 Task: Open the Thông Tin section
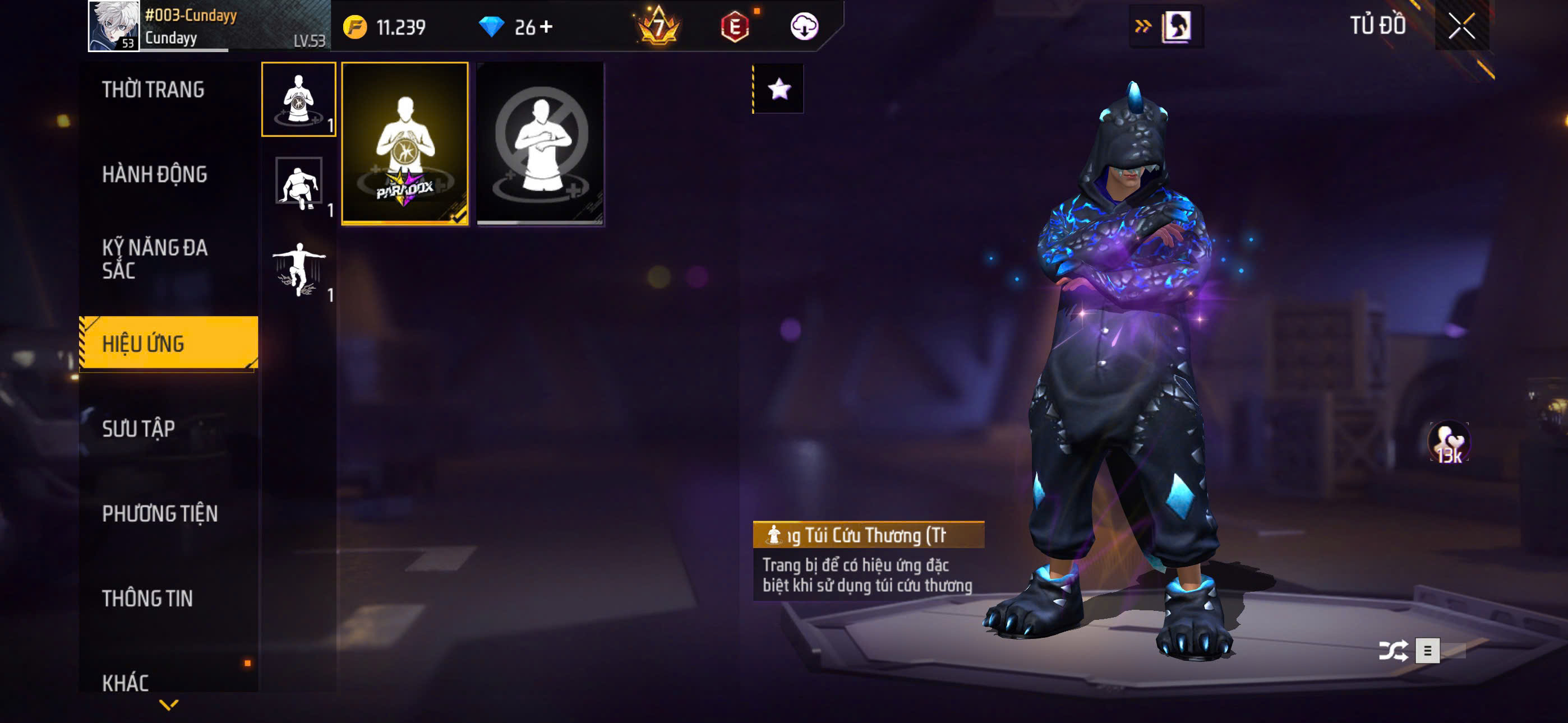pyautogui.click(x=147, y=598)
